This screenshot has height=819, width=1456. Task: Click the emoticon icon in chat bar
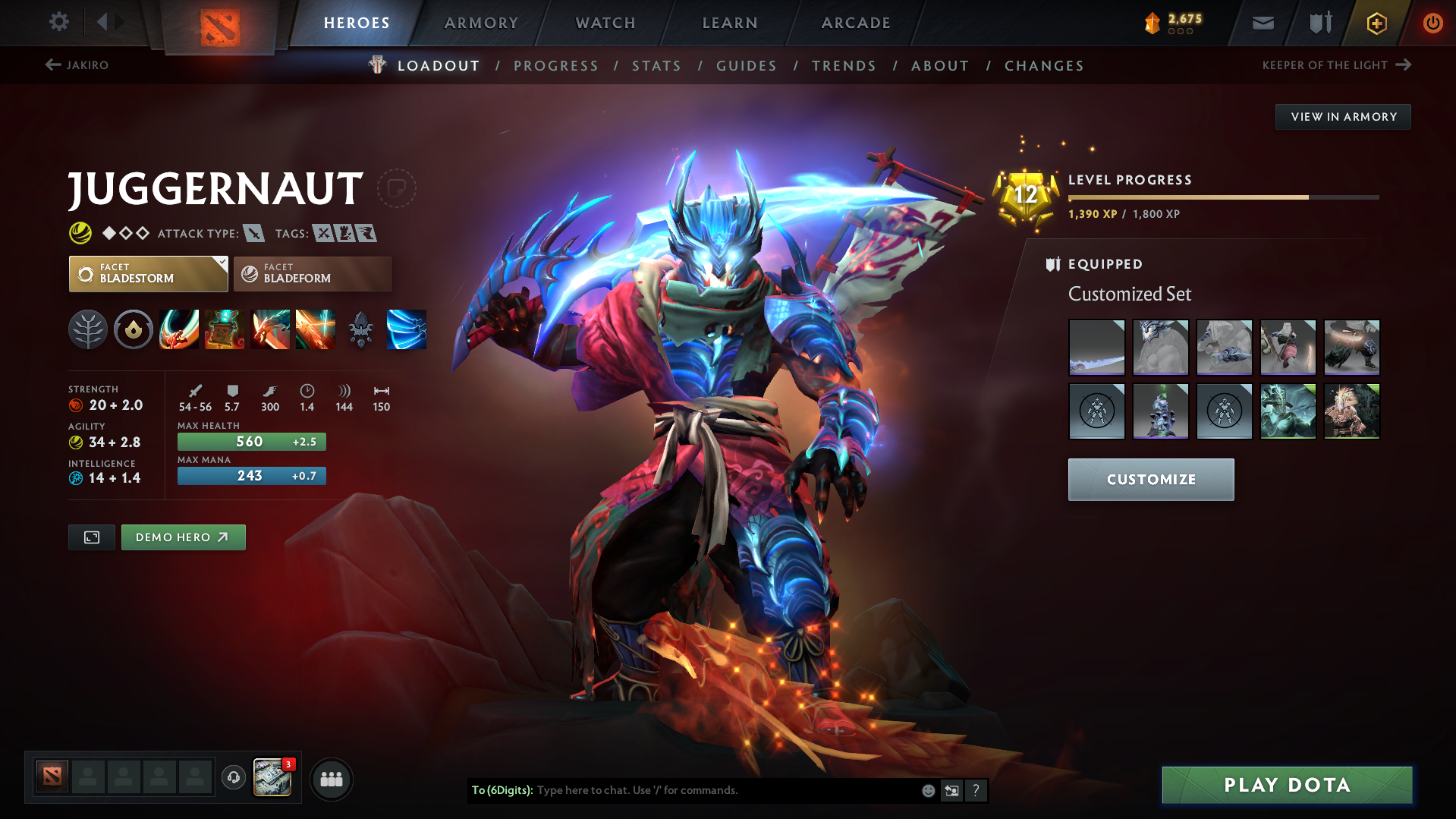point(927,790)
